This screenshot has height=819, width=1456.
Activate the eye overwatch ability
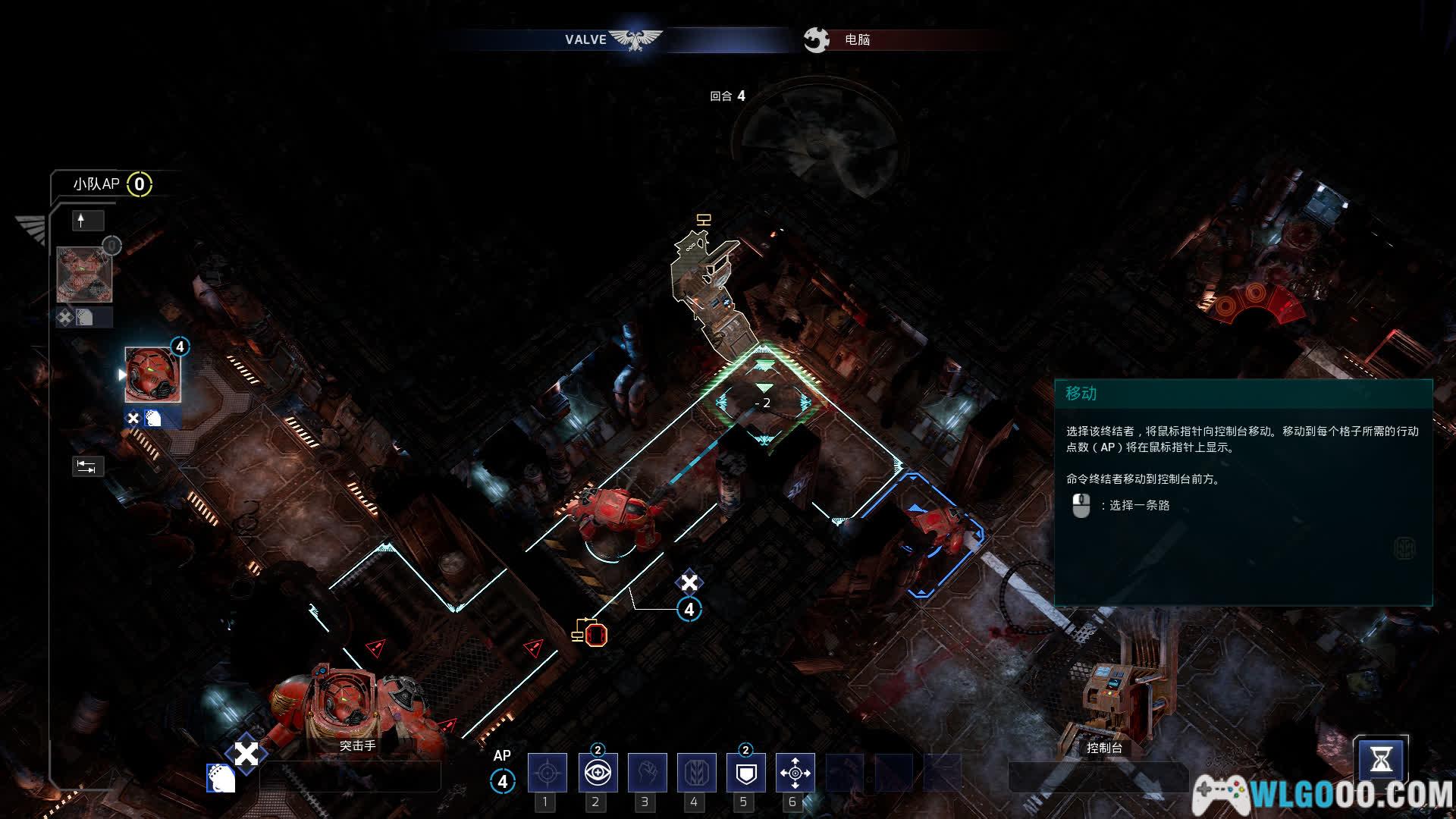(598, 773)
